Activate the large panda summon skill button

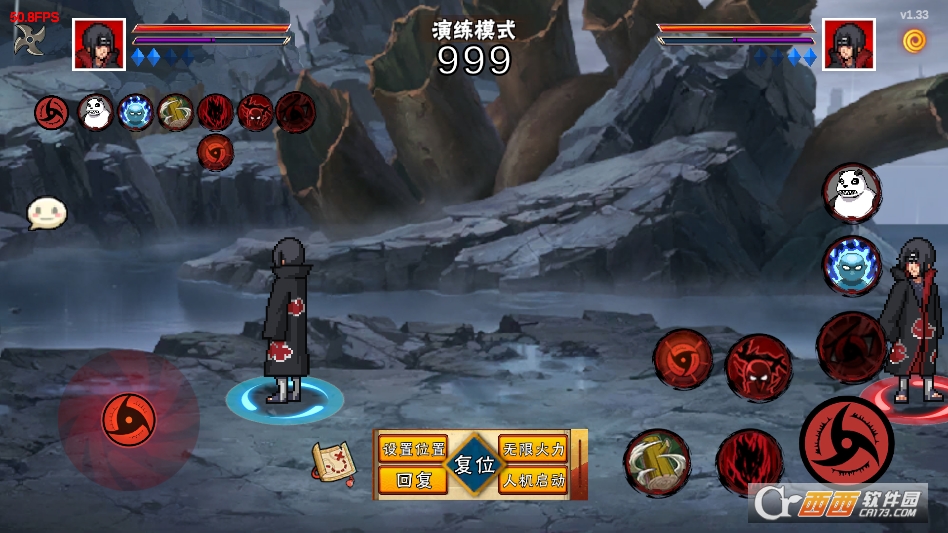click(x=852, y=193)
